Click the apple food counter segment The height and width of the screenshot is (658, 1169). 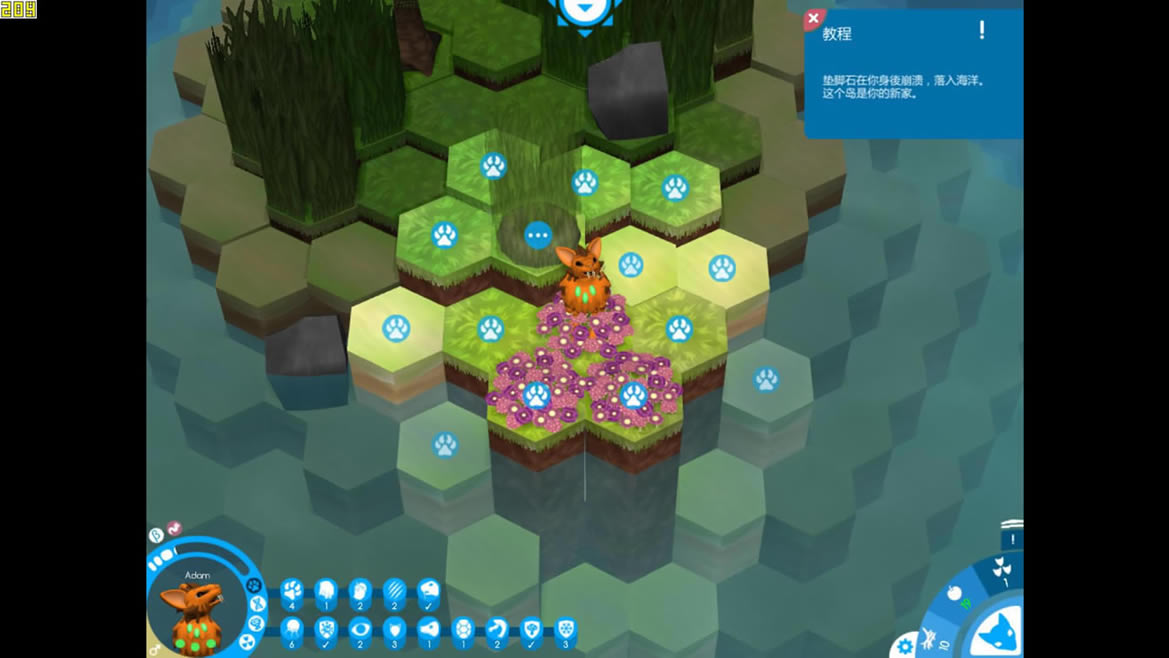click(955, 593)
